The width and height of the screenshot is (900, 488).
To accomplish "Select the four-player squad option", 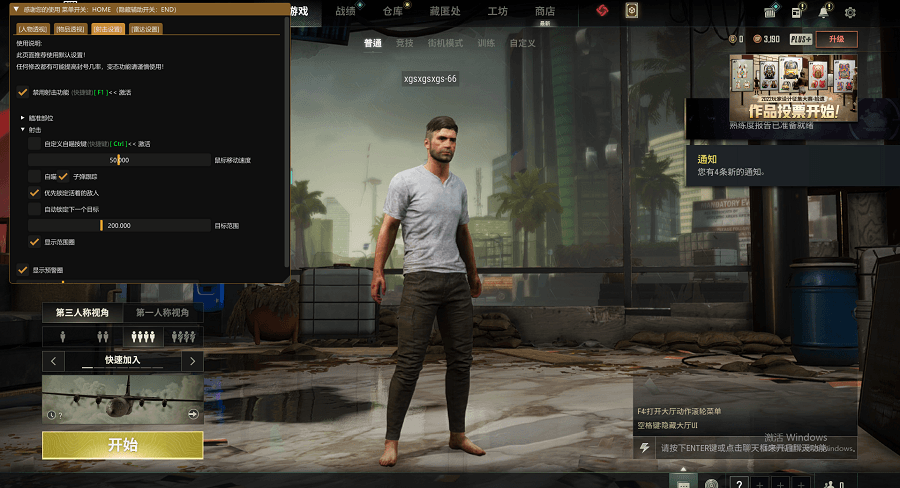I will click(x=183, y=337).
